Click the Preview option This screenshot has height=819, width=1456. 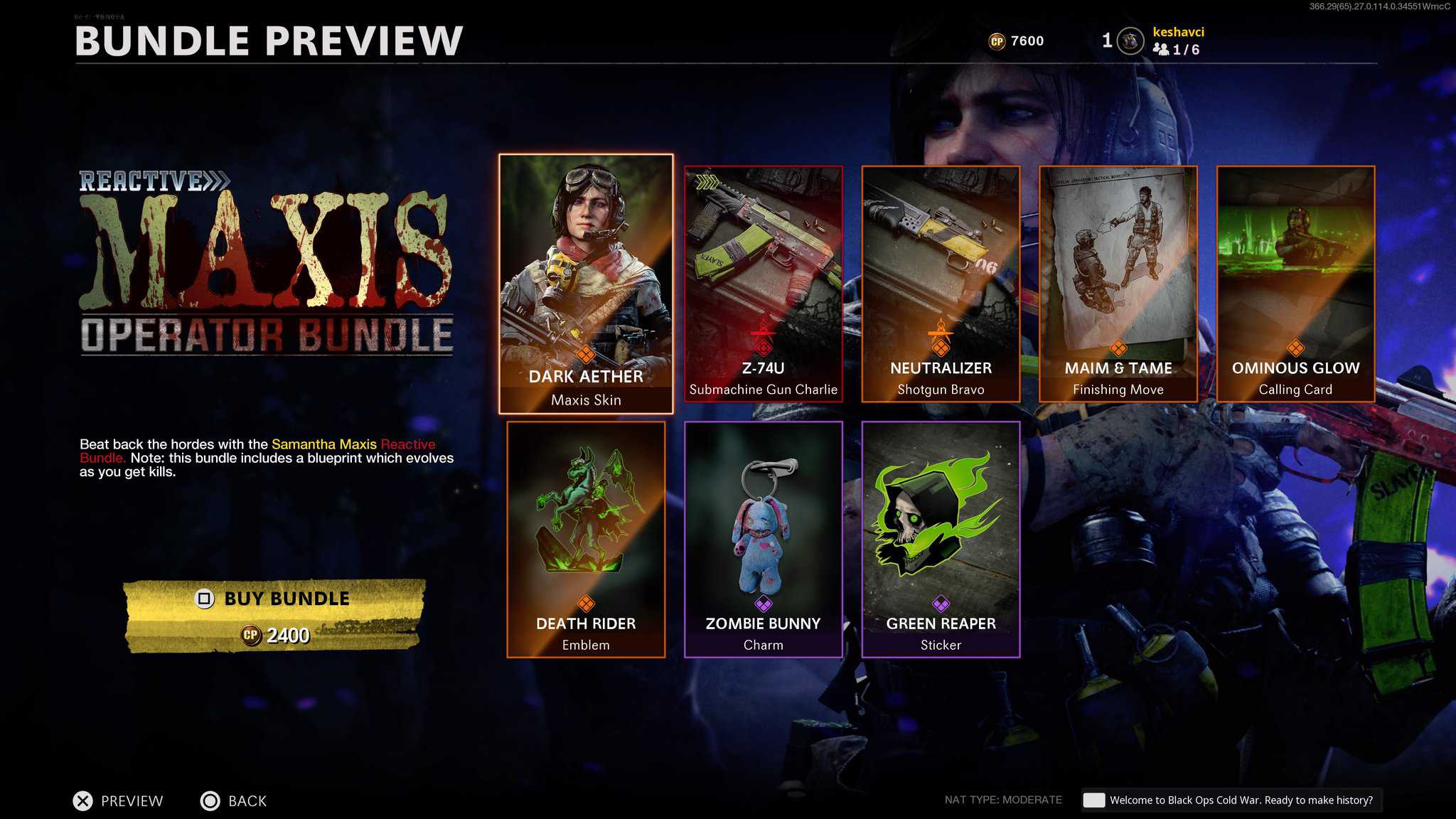click(118, 801)
